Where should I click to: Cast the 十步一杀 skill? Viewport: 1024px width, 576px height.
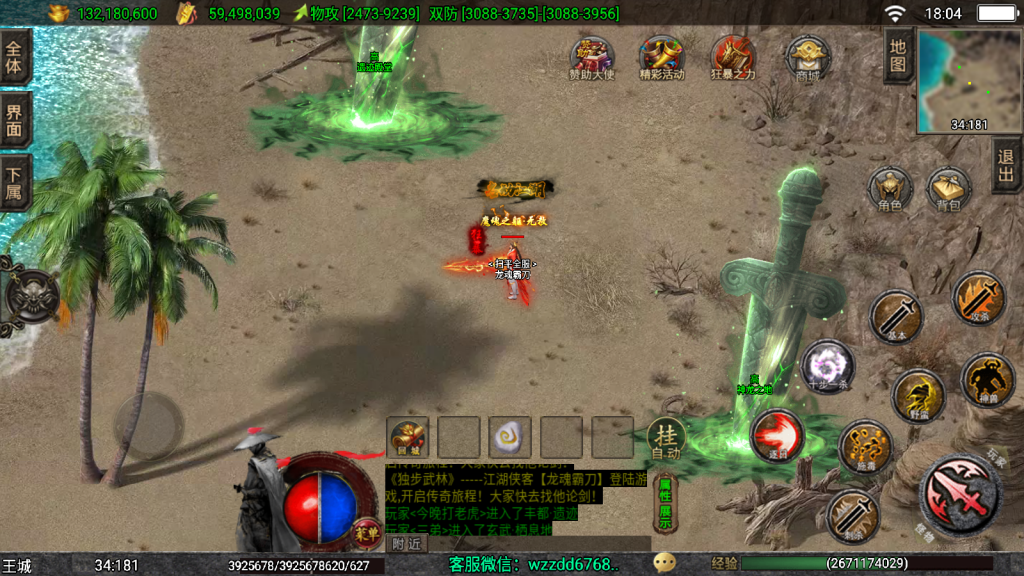(828, 366)
